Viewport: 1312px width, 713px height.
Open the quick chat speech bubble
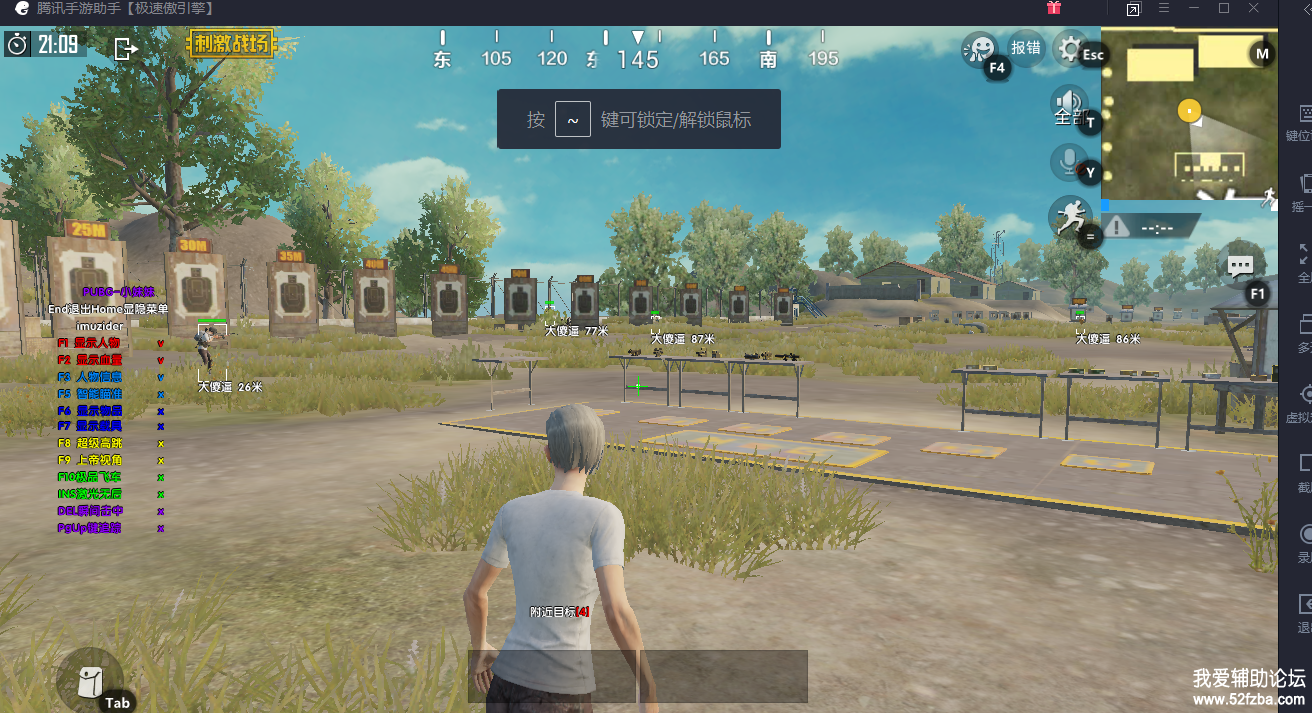(1240, 267)
